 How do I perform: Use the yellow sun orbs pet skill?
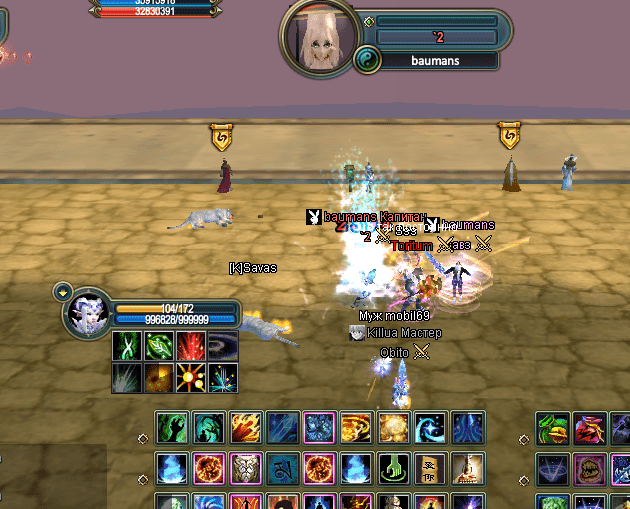coord(191,377)
